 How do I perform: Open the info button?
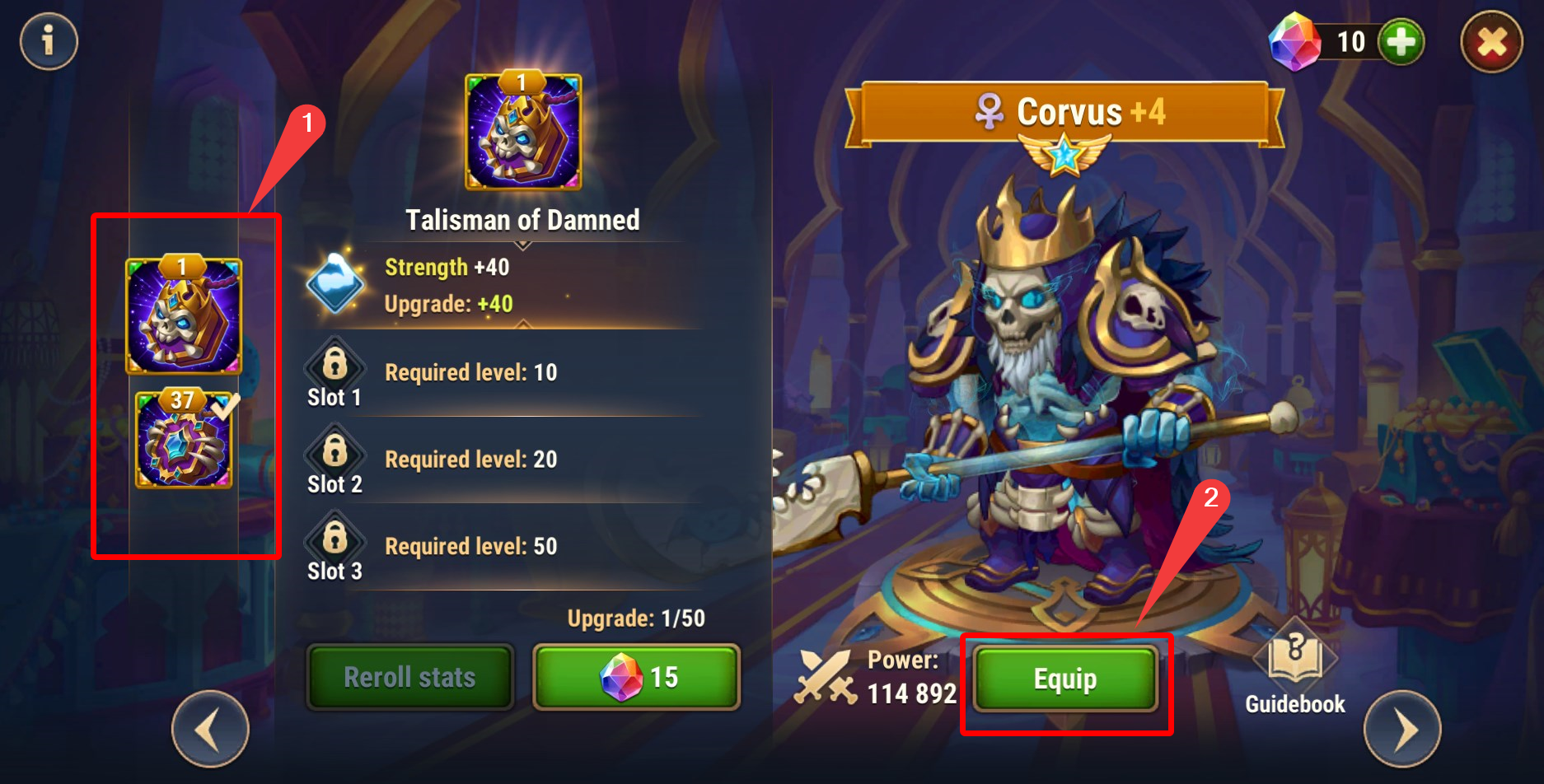pyautogui.click(x=49, y=41)
